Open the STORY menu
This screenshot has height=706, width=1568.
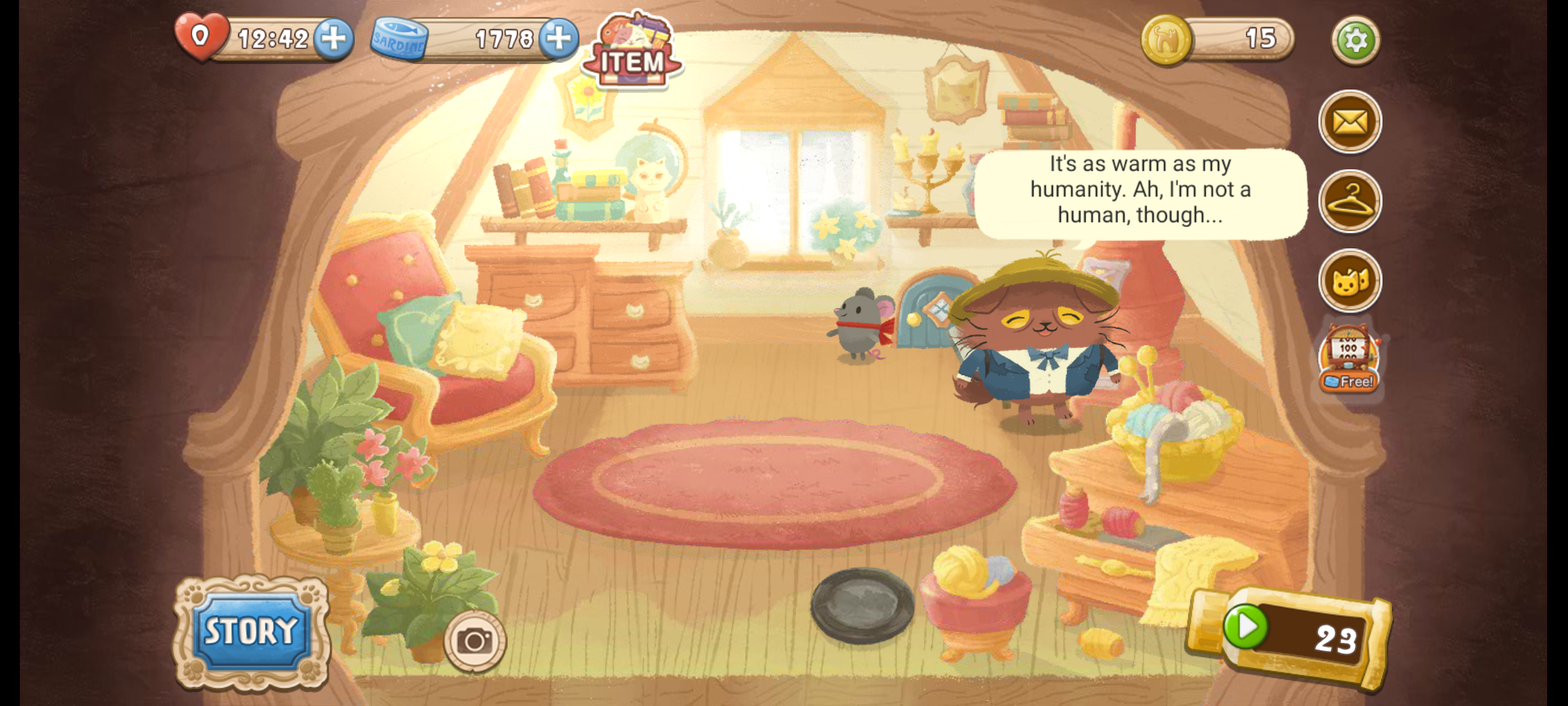(x=252, y=631)
